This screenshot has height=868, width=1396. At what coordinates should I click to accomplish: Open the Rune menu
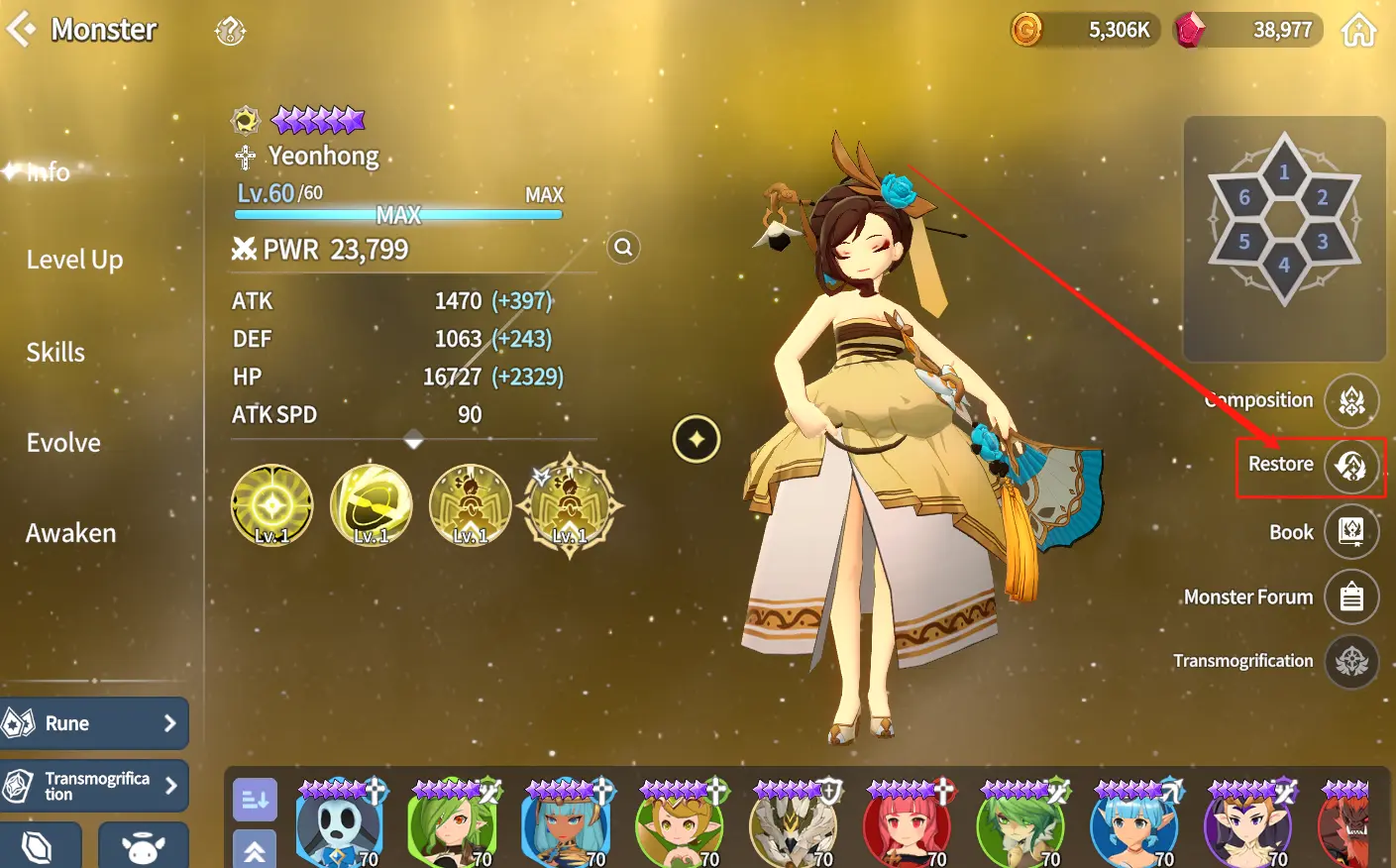click(94, 723)
